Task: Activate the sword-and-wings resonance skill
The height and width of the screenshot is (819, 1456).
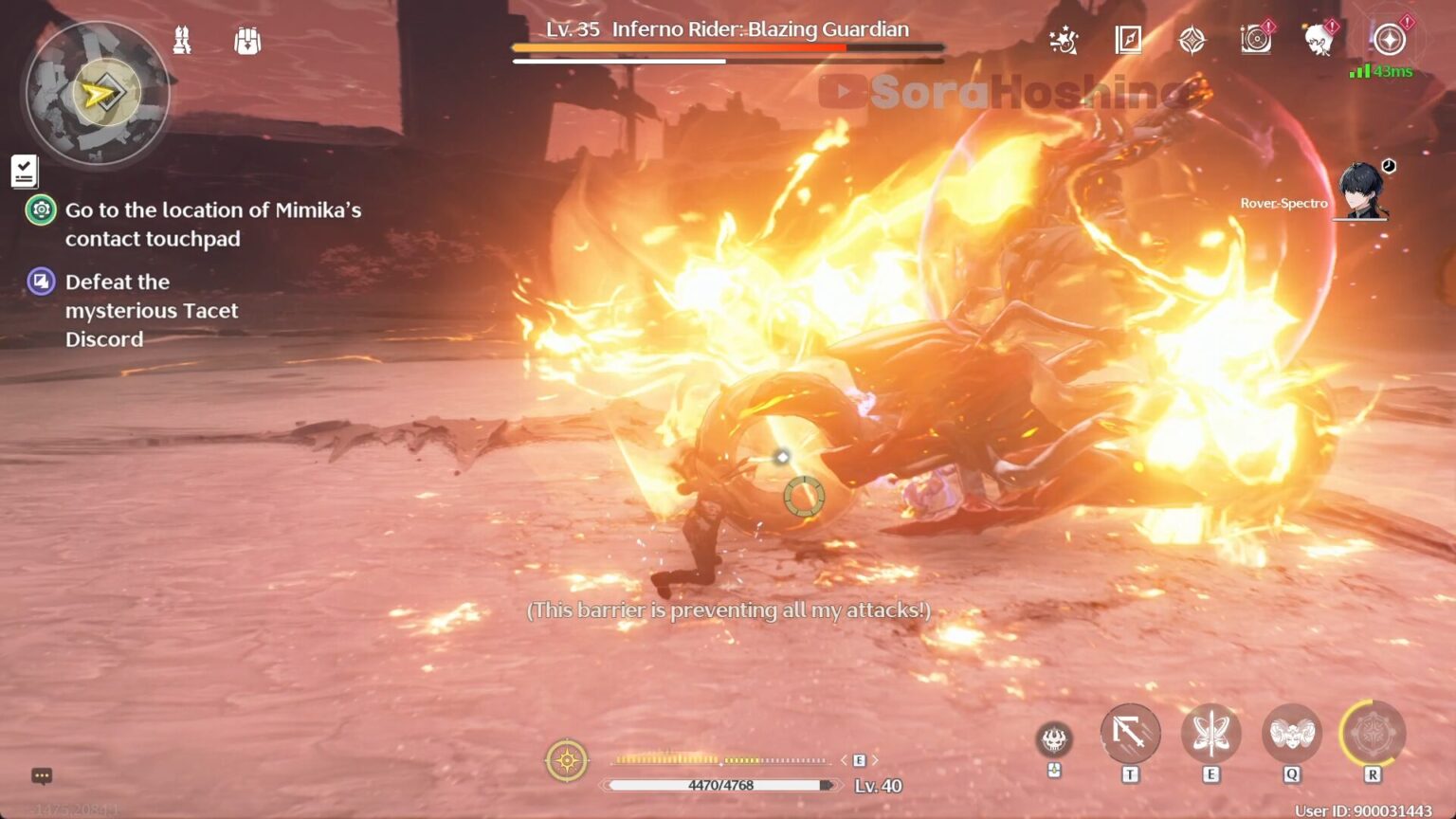Action: click(1210, 734)
